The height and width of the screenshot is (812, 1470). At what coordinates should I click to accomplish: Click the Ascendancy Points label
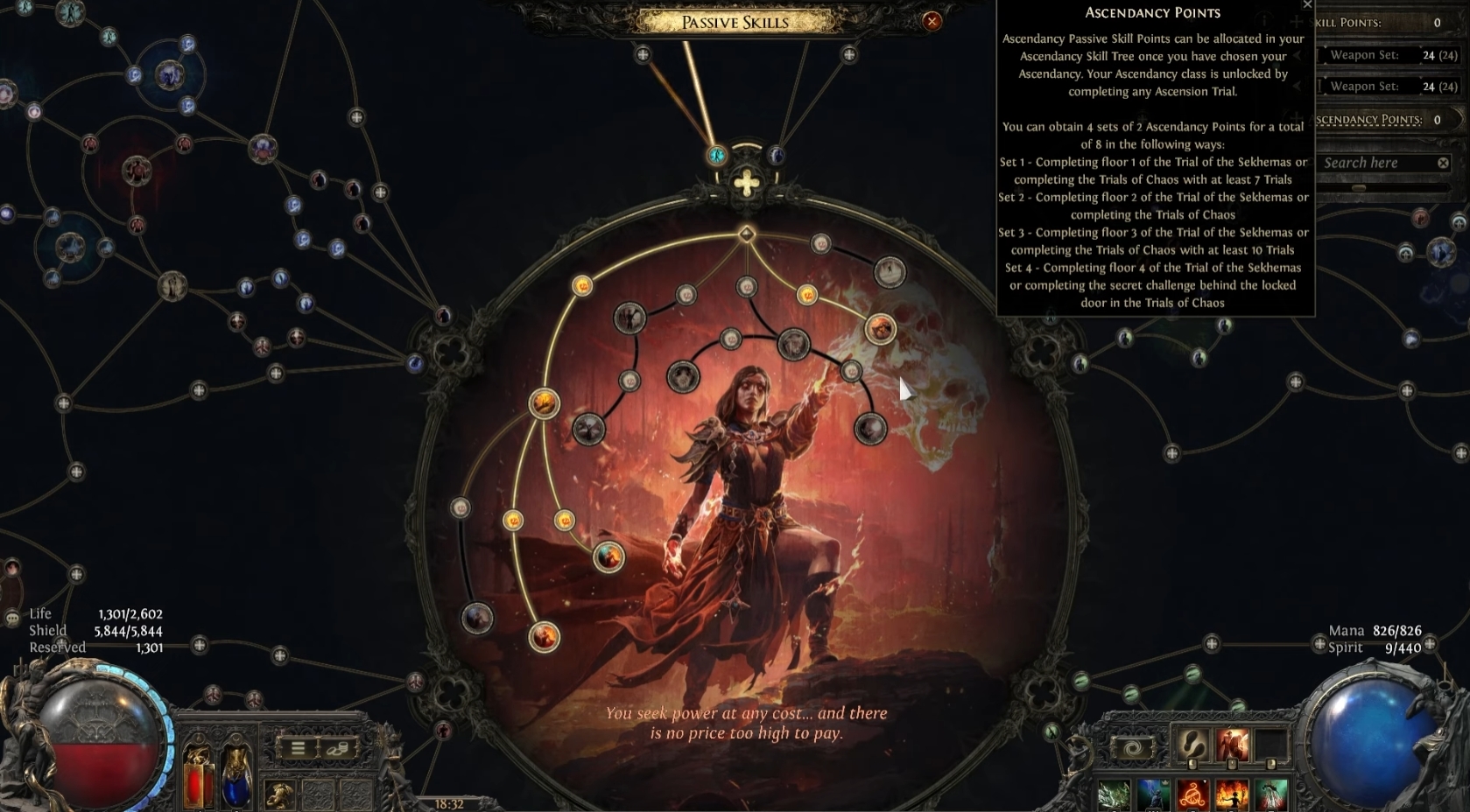point(1368,120)
